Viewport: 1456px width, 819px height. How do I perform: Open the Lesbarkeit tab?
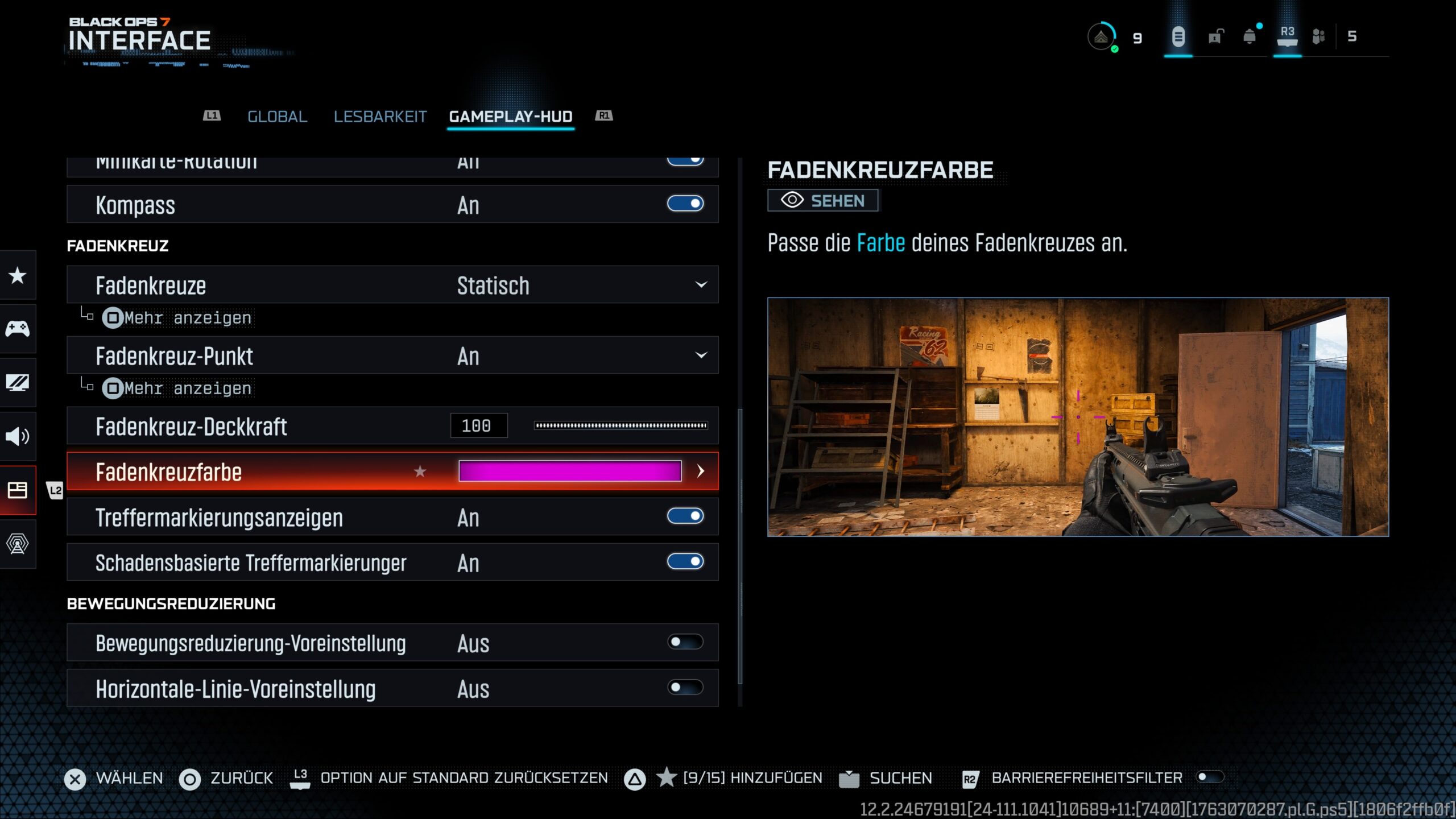(x=380, y=117)
